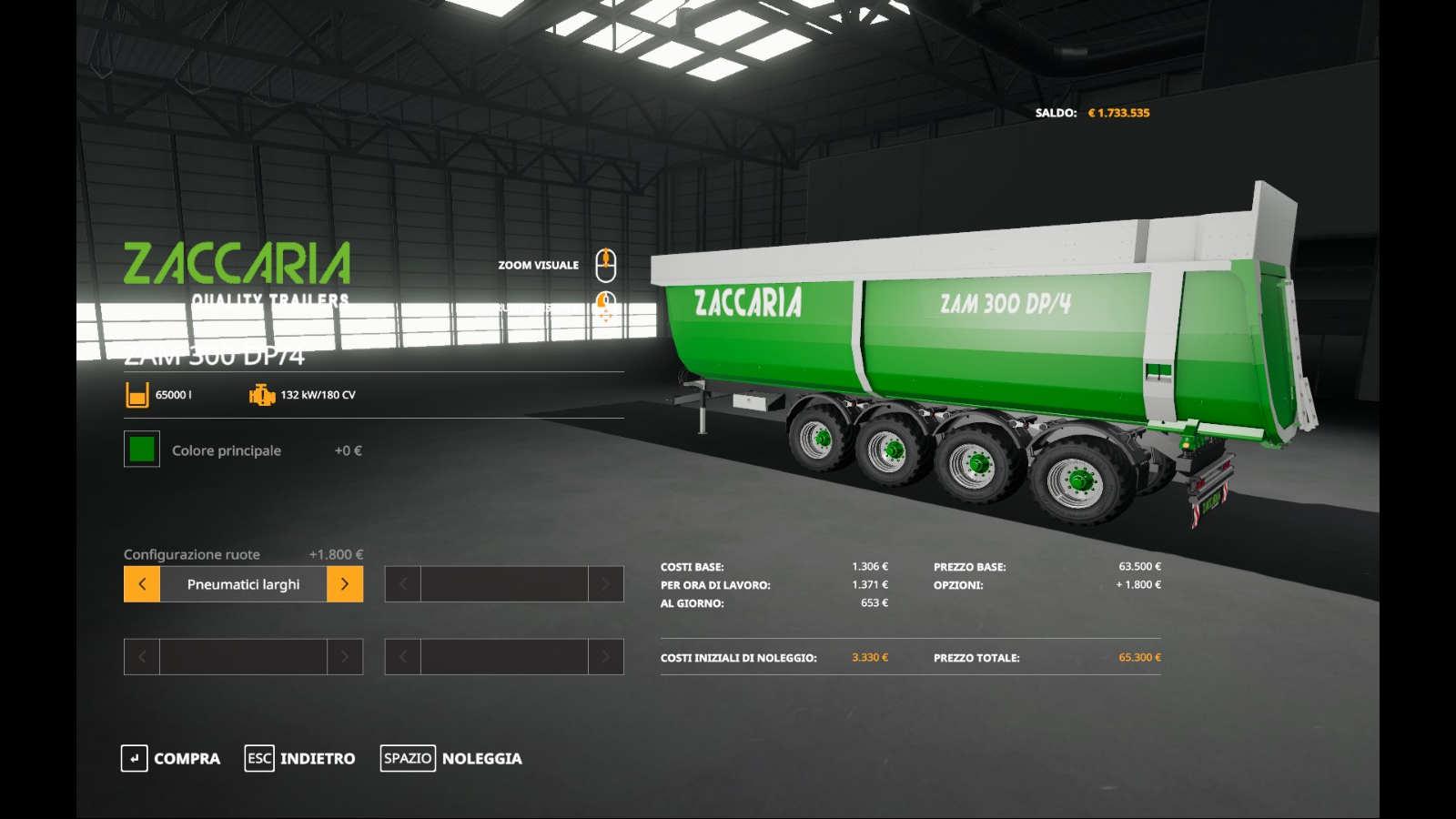
Task: Open the green Colore principale swatch
Action: [142, 450]
